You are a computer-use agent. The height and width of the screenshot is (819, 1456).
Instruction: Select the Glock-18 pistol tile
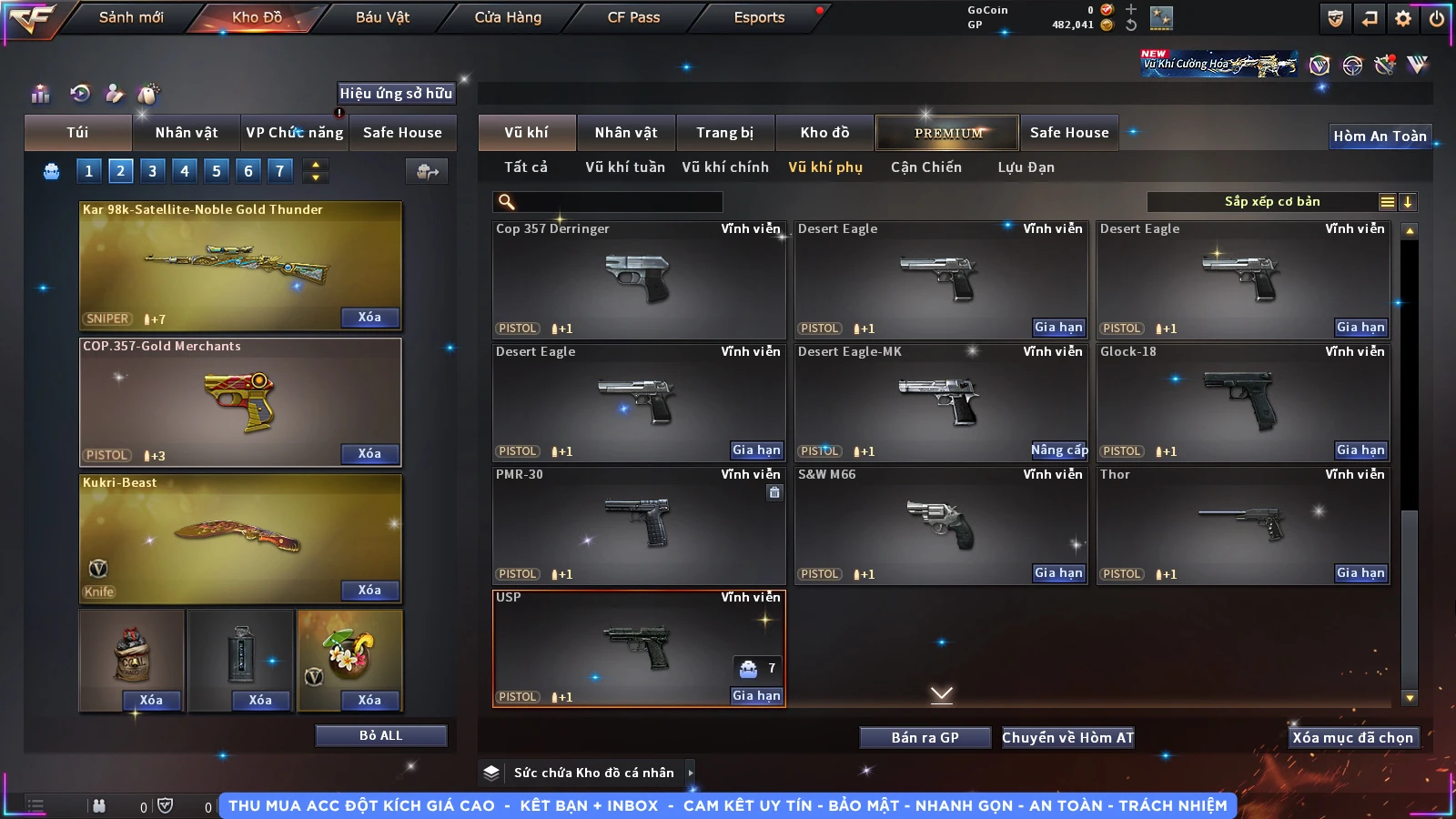click(x=1242, y=402)
